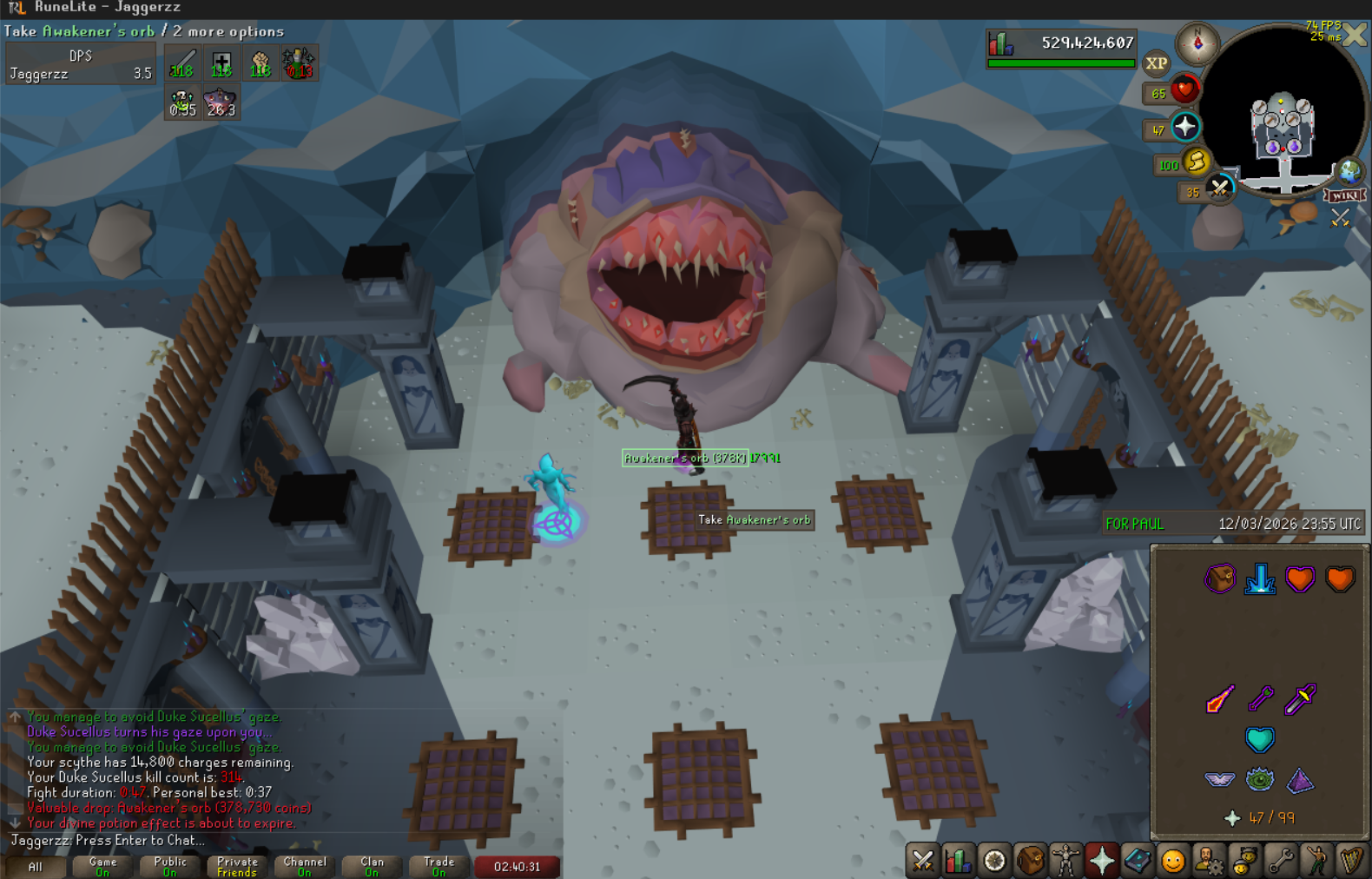
Task: Toggle the XP drops button
Action: point(1156,63)
